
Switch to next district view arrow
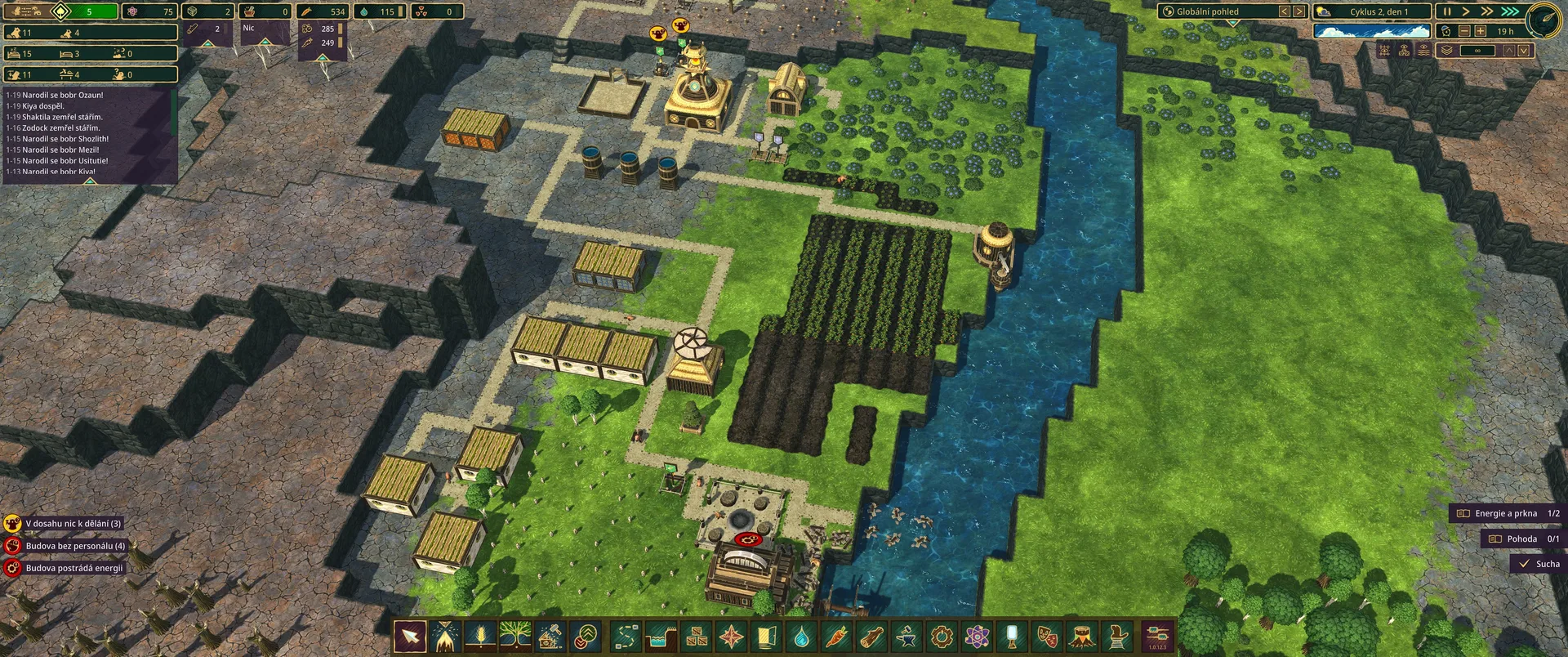tap(1298, 11)
